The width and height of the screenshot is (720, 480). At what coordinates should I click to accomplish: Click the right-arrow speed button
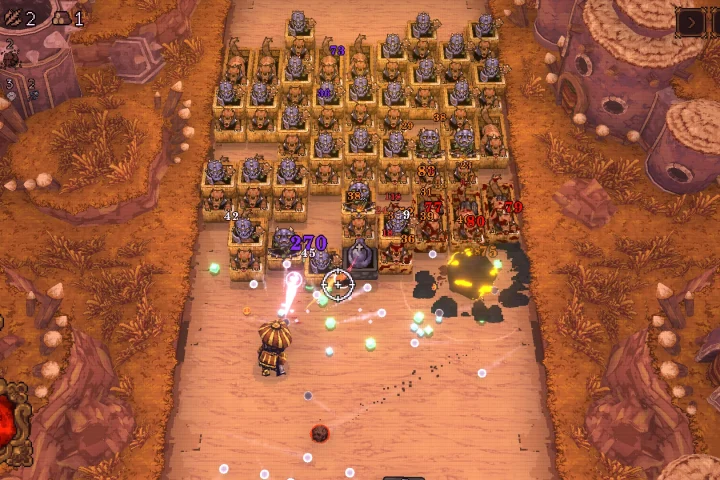(x=691, y=21)
